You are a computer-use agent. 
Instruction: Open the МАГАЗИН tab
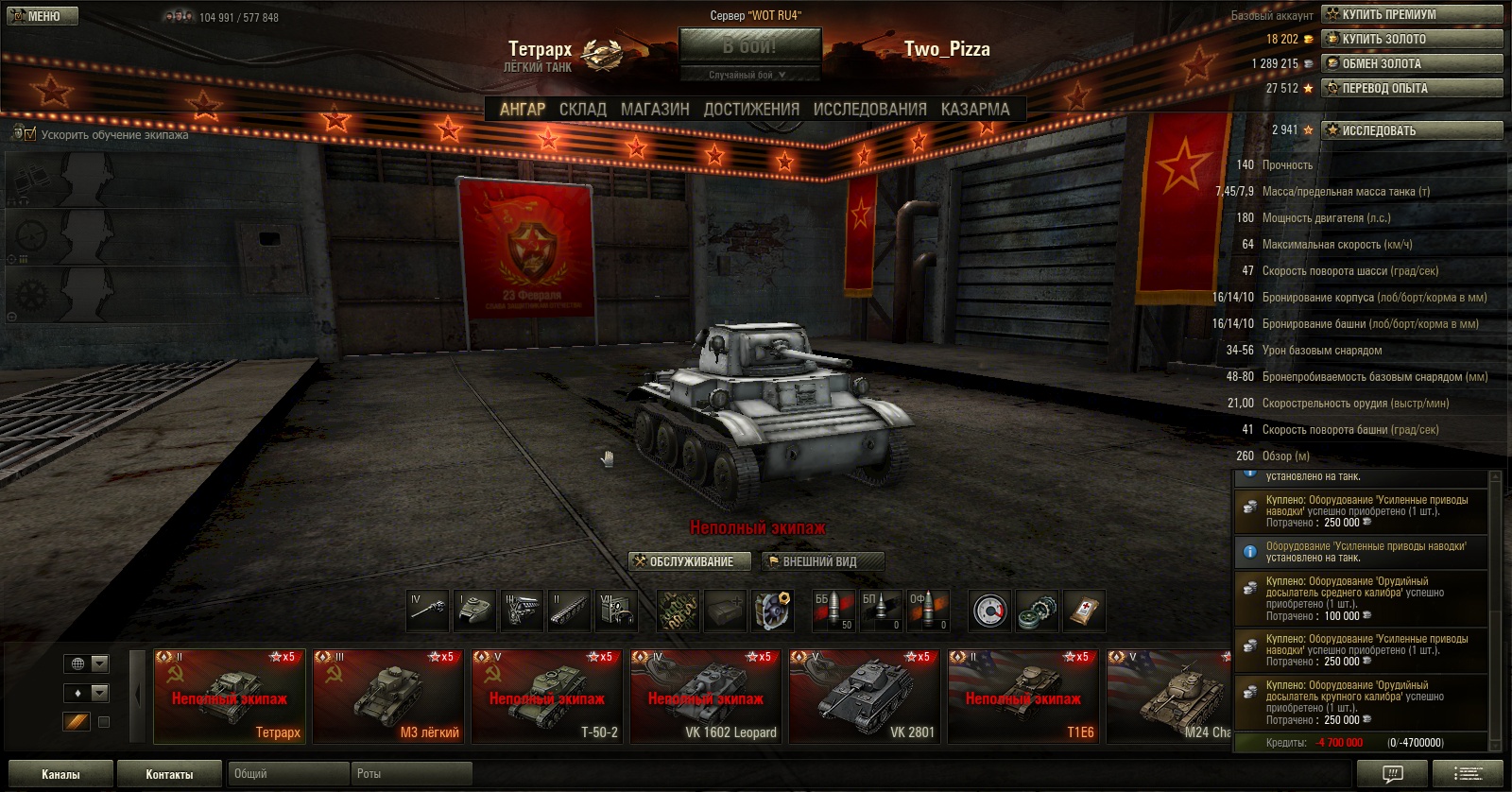[x=655, y=110]
